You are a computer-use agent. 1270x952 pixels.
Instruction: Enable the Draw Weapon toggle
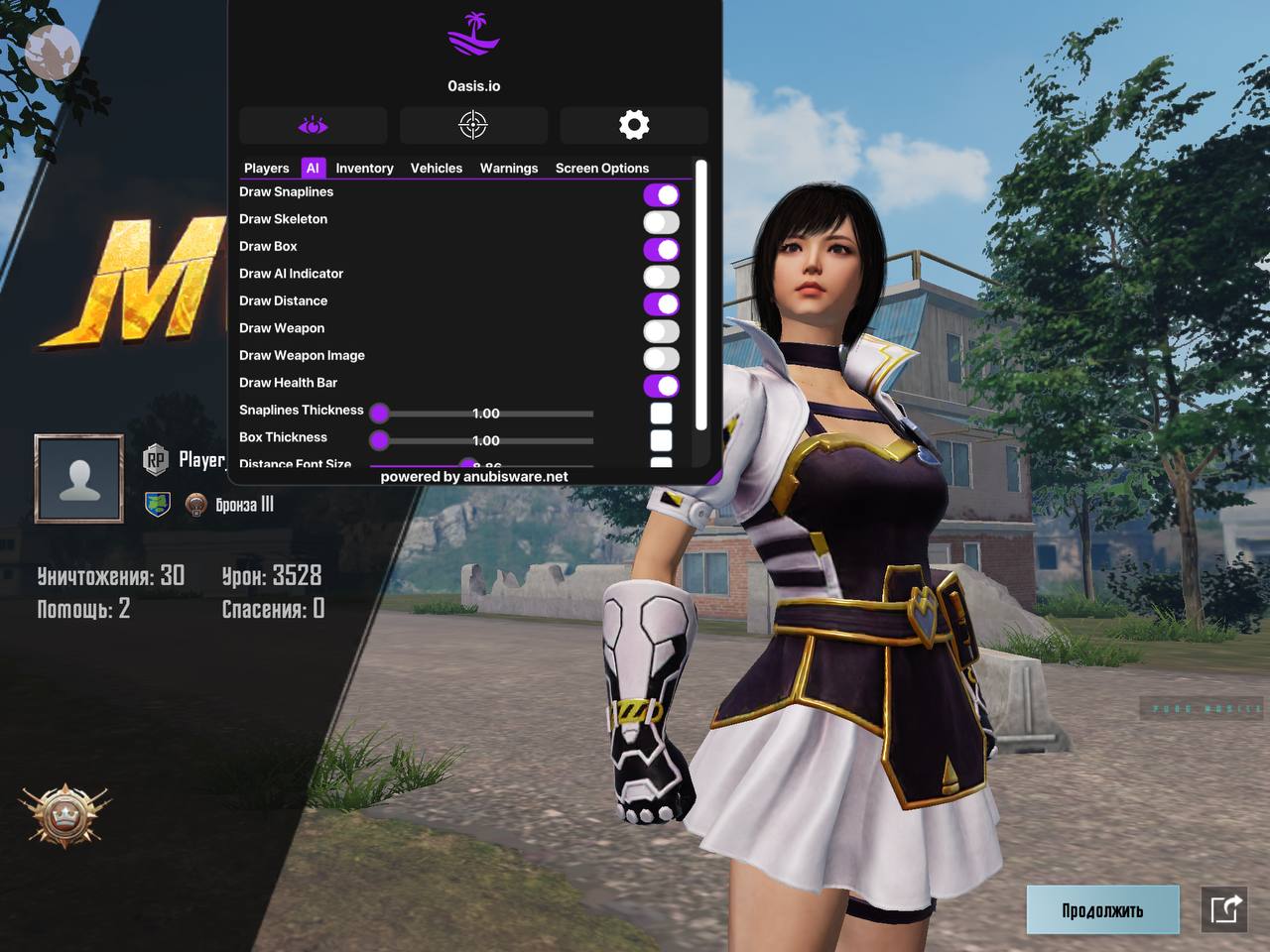[x=661, y=331]
